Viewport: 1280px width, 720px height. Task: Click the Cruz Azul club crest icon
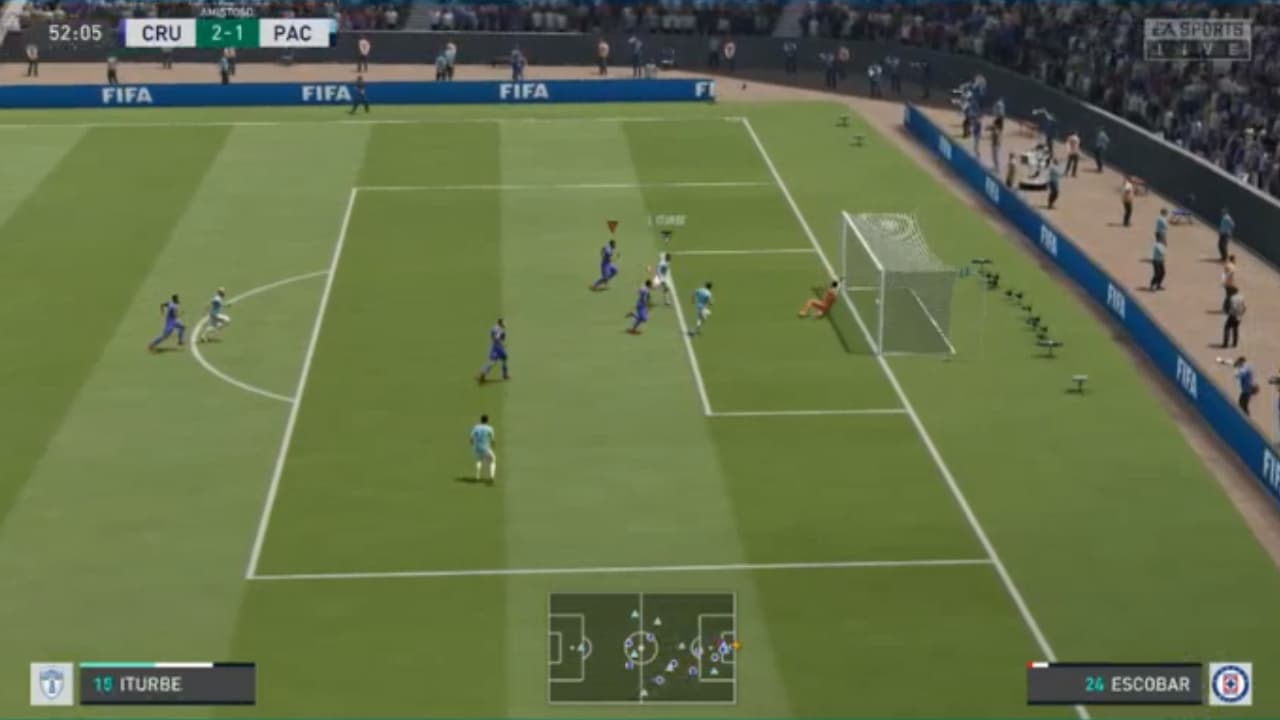click(x=1232, y=681)
